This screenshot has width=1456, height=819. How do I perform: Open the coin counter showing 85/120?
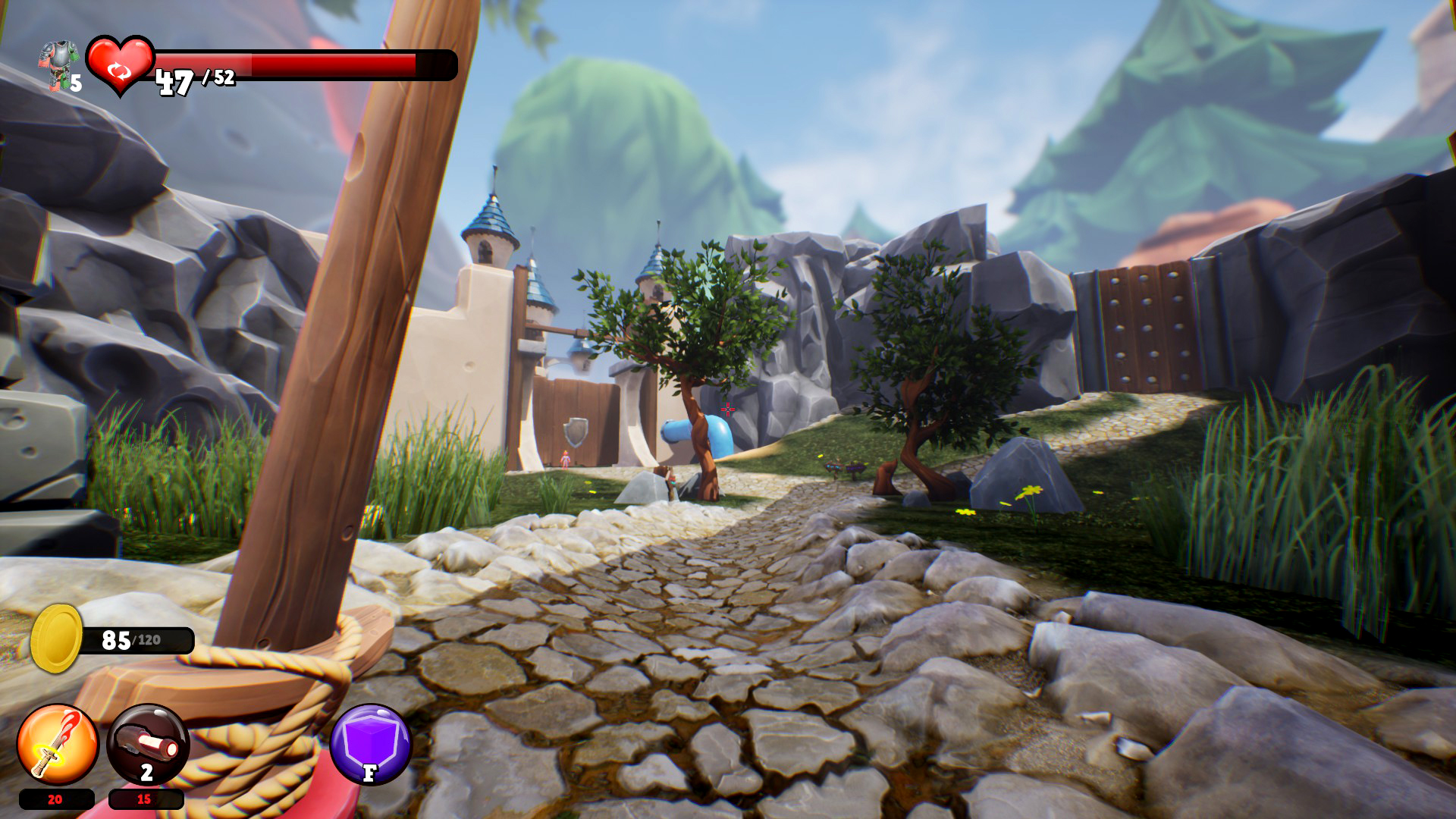(130, 639)
